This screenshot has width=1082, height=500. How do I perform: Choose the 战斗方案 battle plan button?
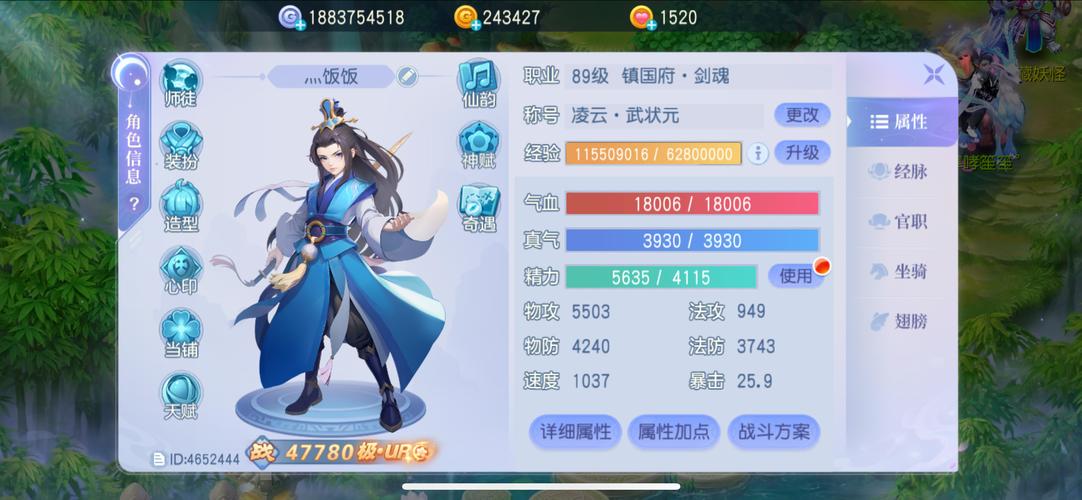point(774,432)
